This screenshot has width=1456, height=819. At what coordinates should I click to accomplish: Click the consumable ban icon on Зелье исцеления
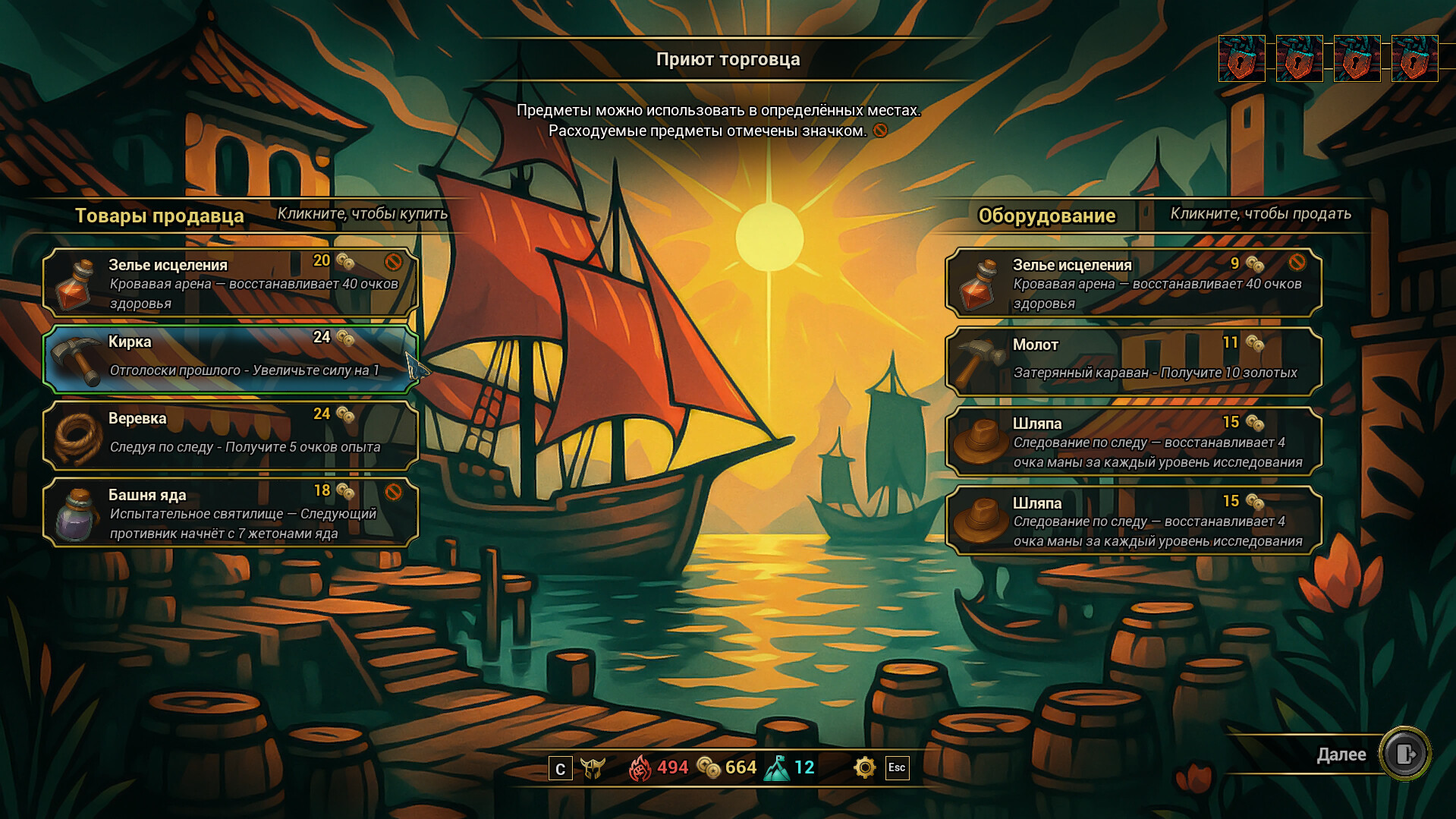pyautogui.click(x=393, y=261)
